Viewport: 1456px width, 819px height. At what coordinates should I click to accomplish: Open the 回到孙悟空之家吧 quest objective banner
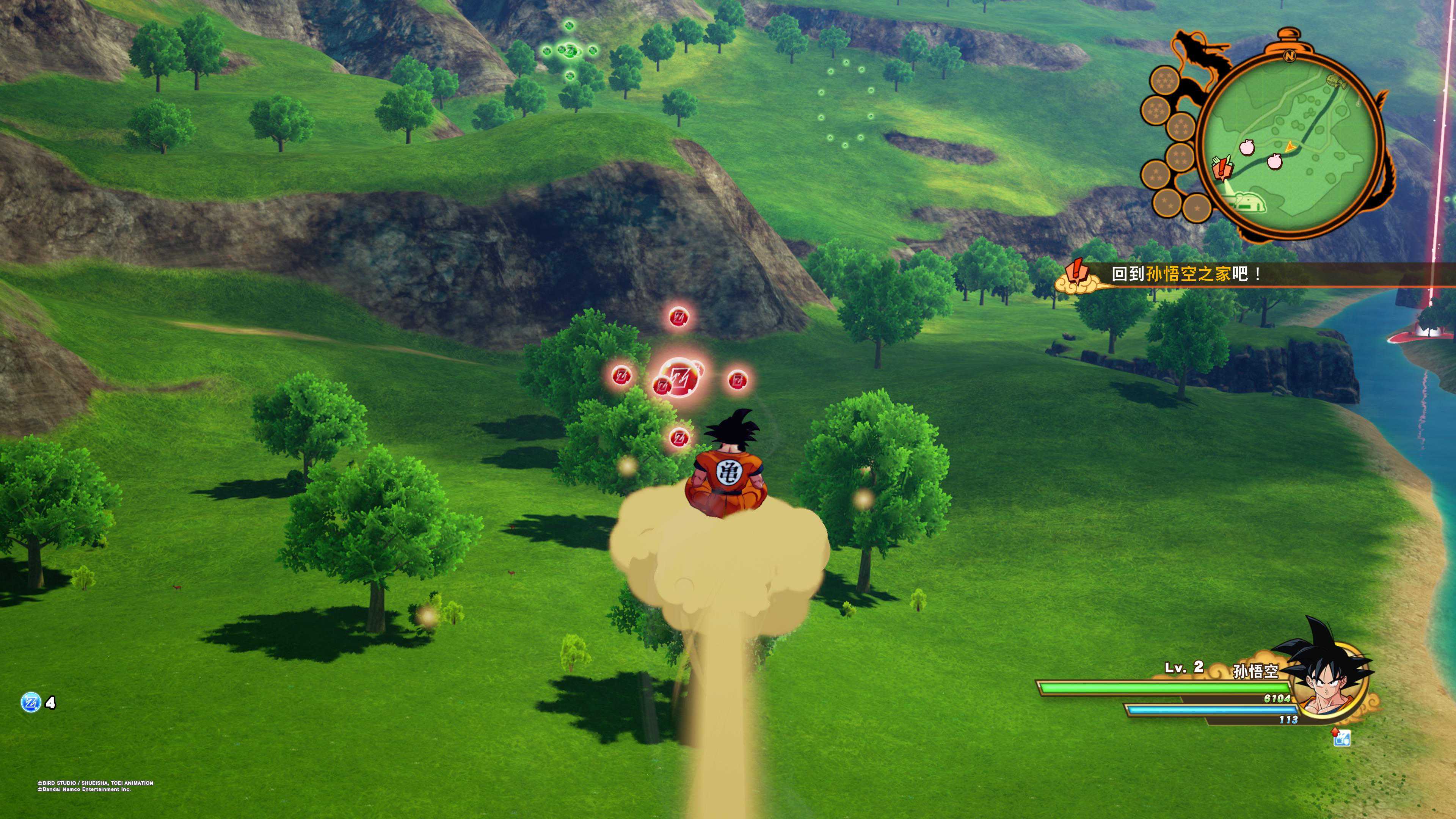pos(1187,275)
